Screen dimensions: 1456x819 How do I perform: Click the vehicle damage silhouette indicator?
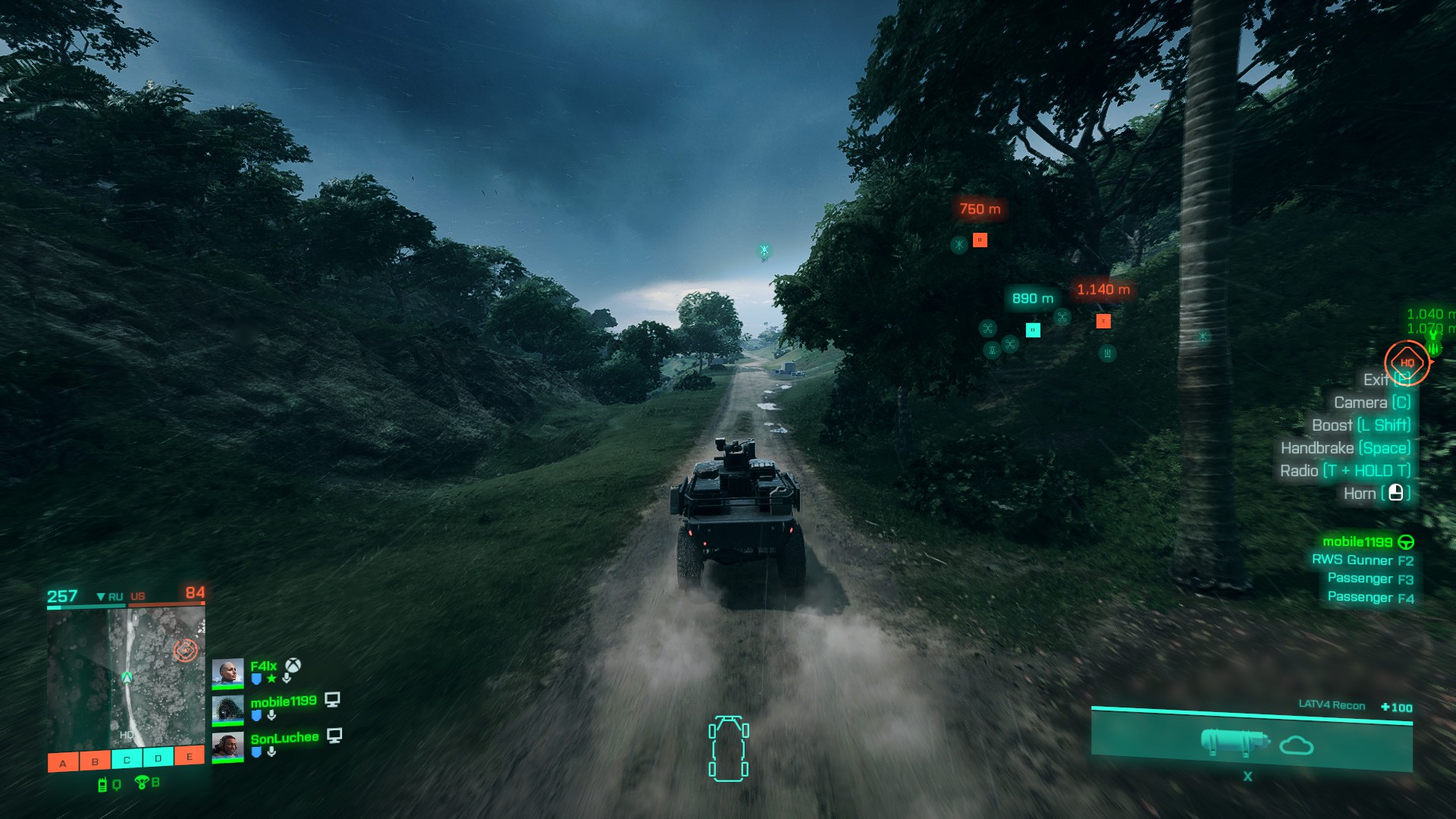coord(728,748)
